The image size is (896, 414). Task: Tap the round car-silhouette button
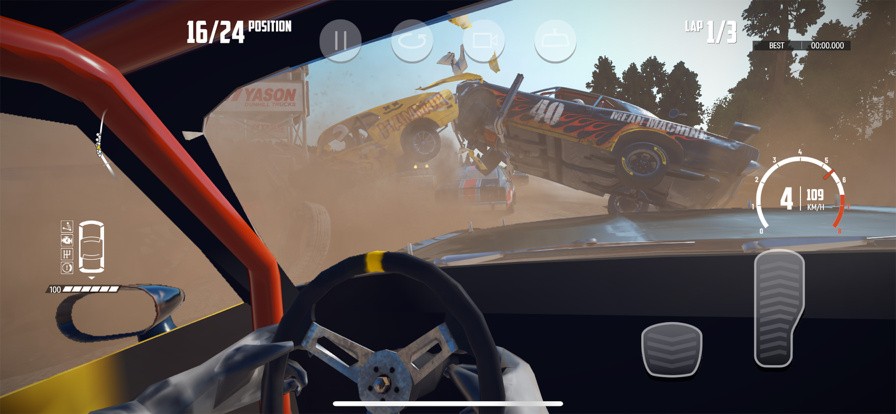554,40
